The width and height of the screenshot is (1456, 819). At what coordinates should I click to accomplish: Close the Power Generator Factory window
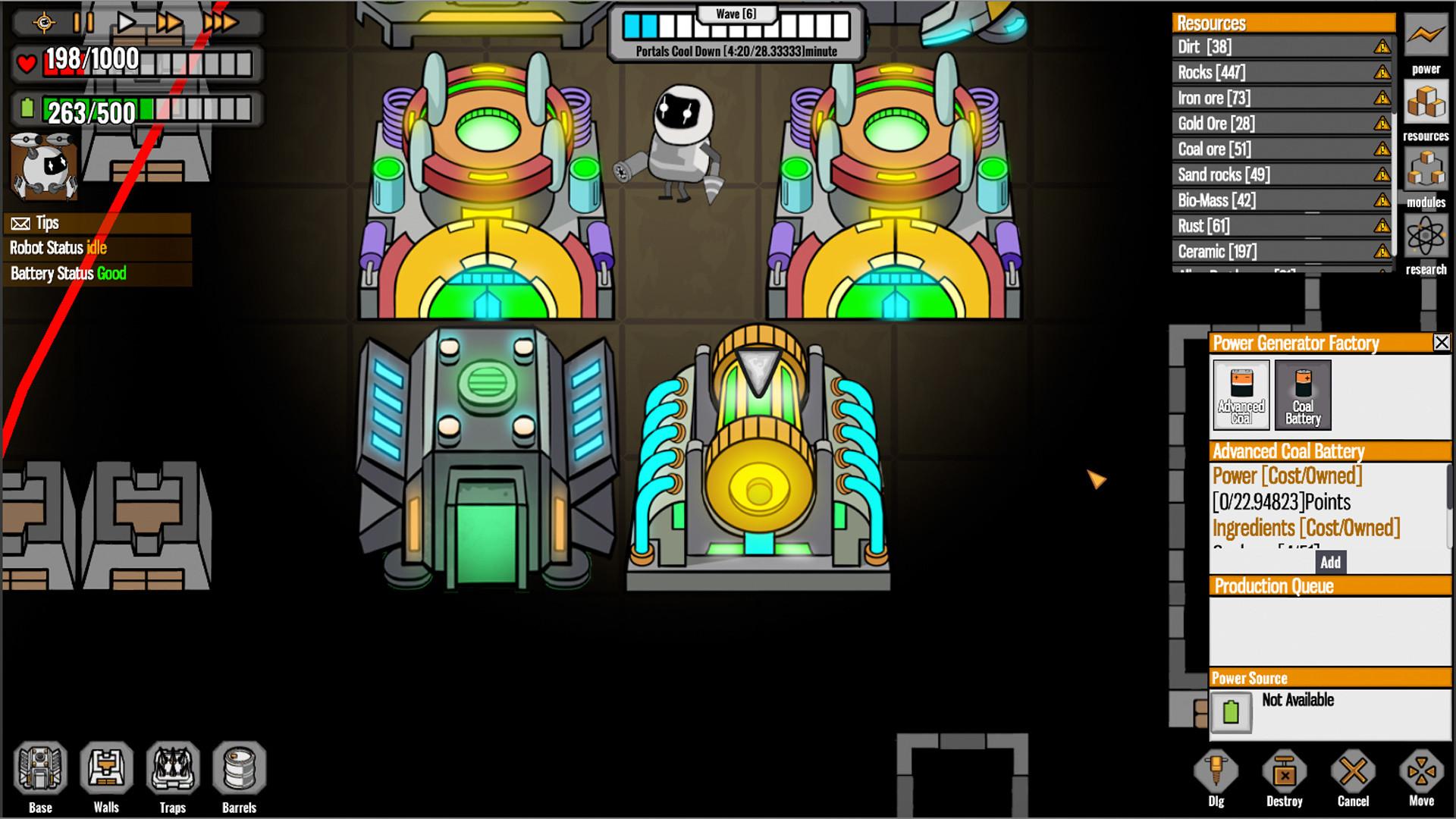1440,344
